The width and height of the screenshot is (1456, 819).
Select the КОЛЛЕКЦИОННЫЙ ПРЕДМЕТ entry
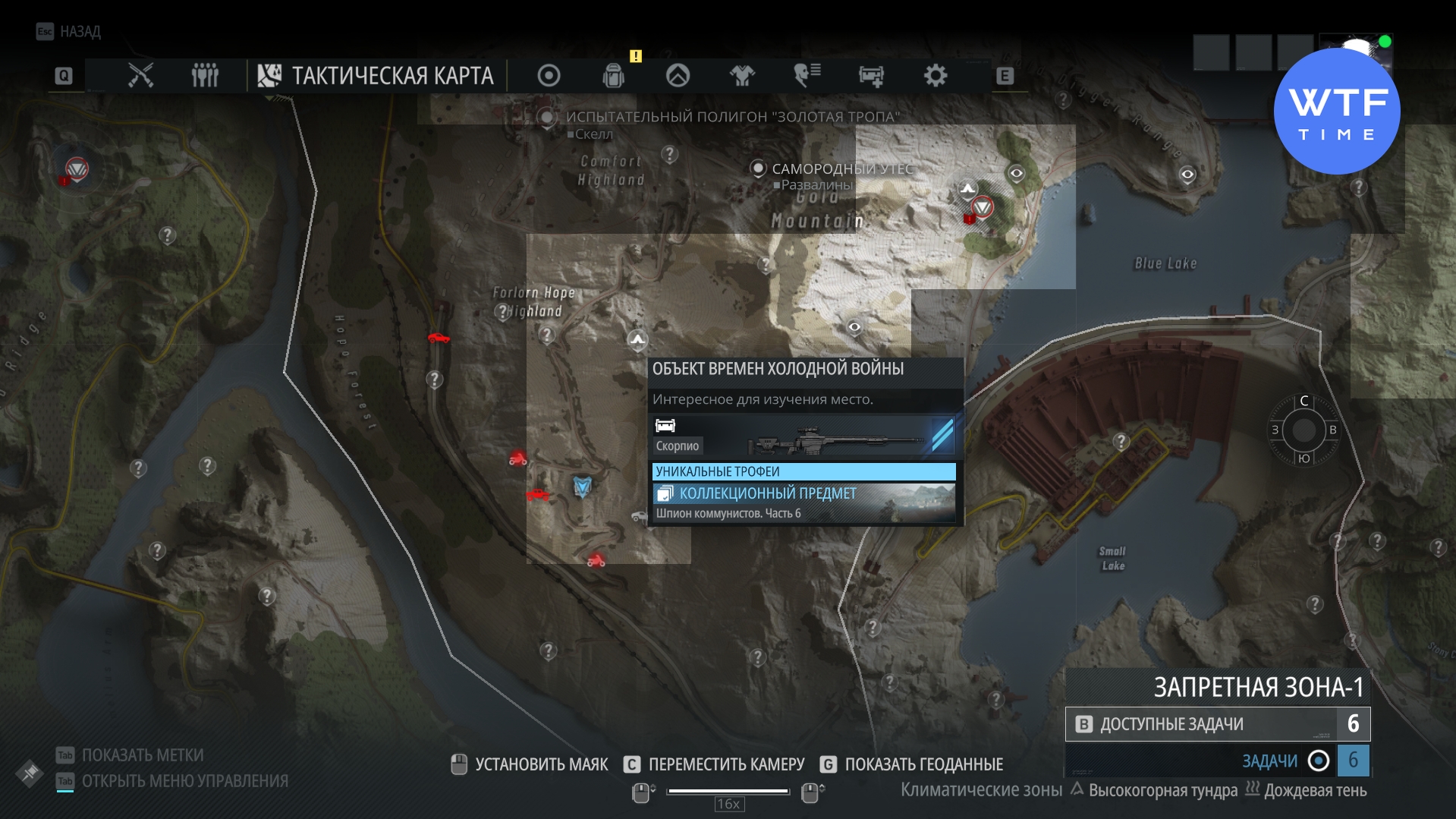click(x=803, y=502)
